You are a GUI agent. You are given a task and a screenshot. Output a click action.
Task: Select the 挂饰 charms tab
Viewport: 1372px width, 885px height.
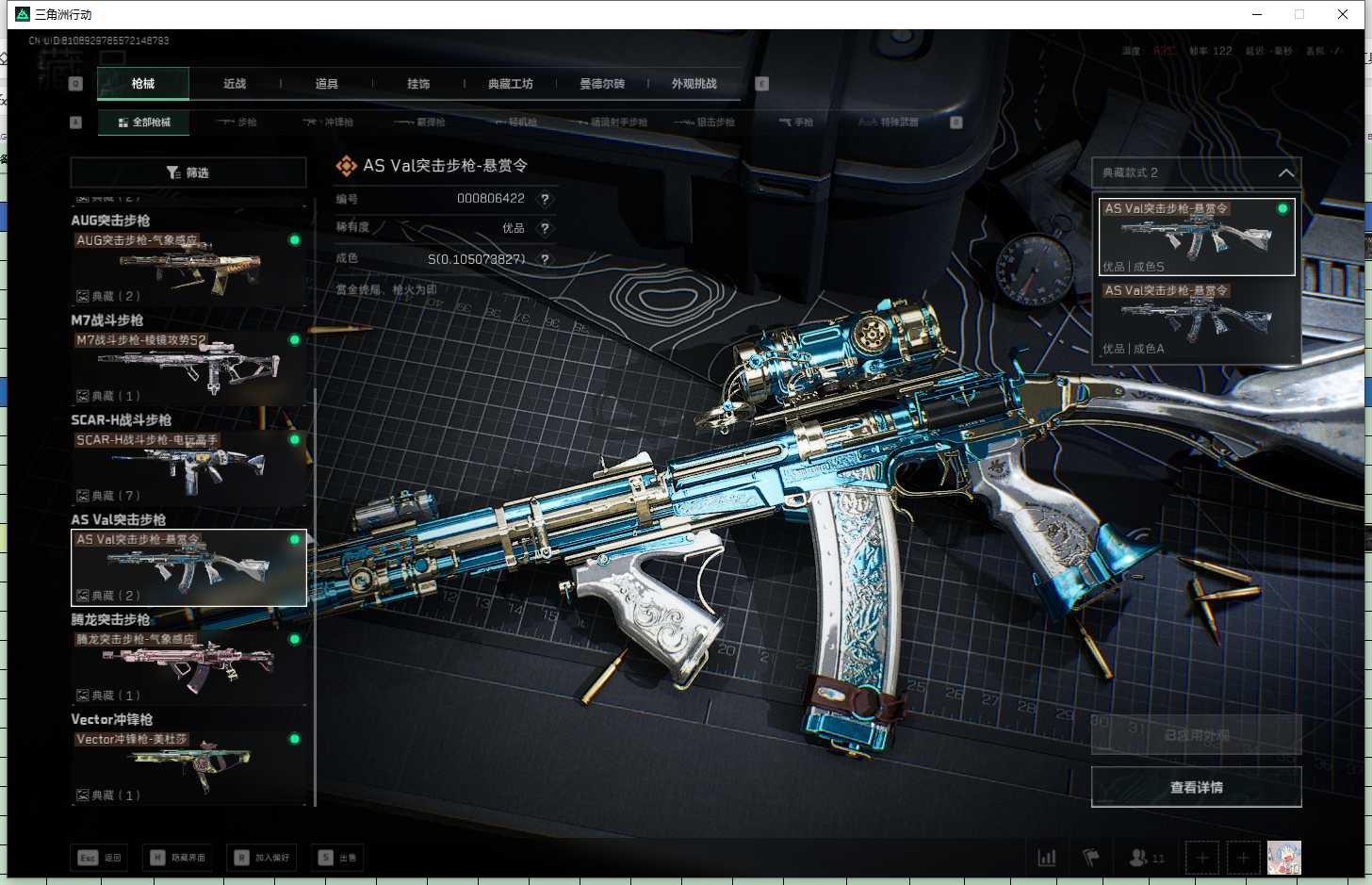coord(418,84)
